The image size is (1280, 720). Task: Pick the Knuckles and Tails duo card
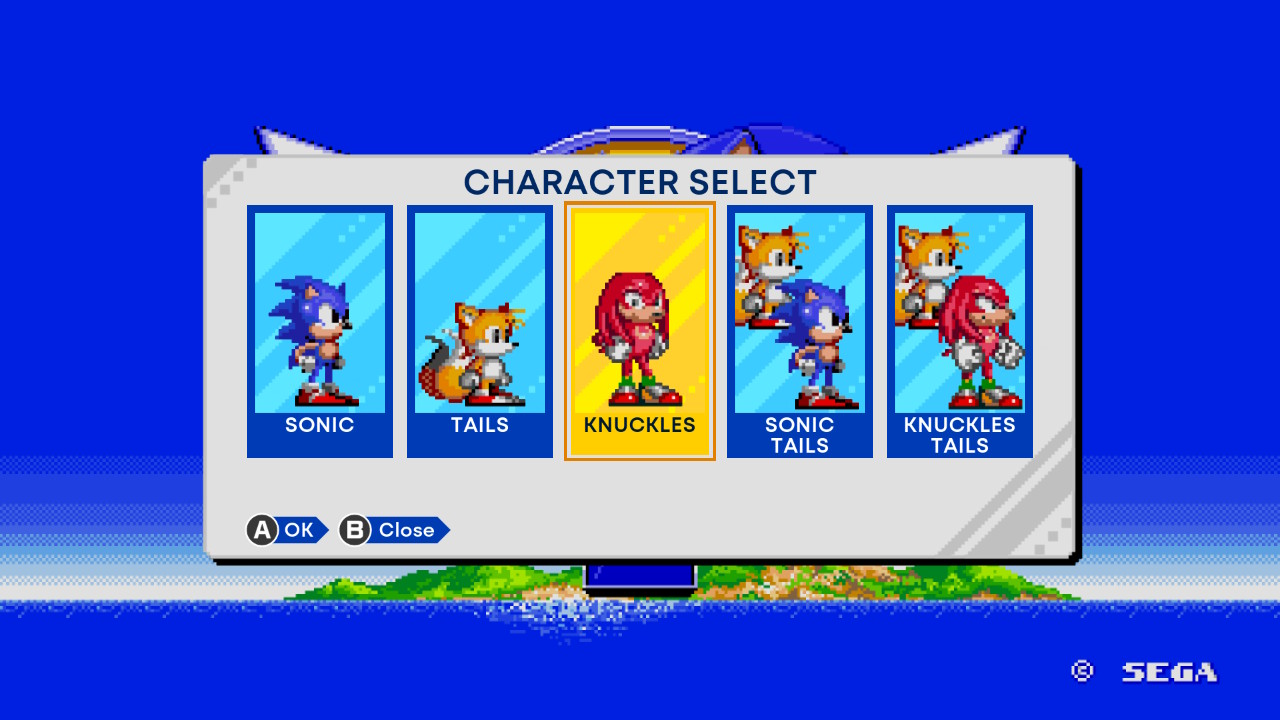coord(958,320)
